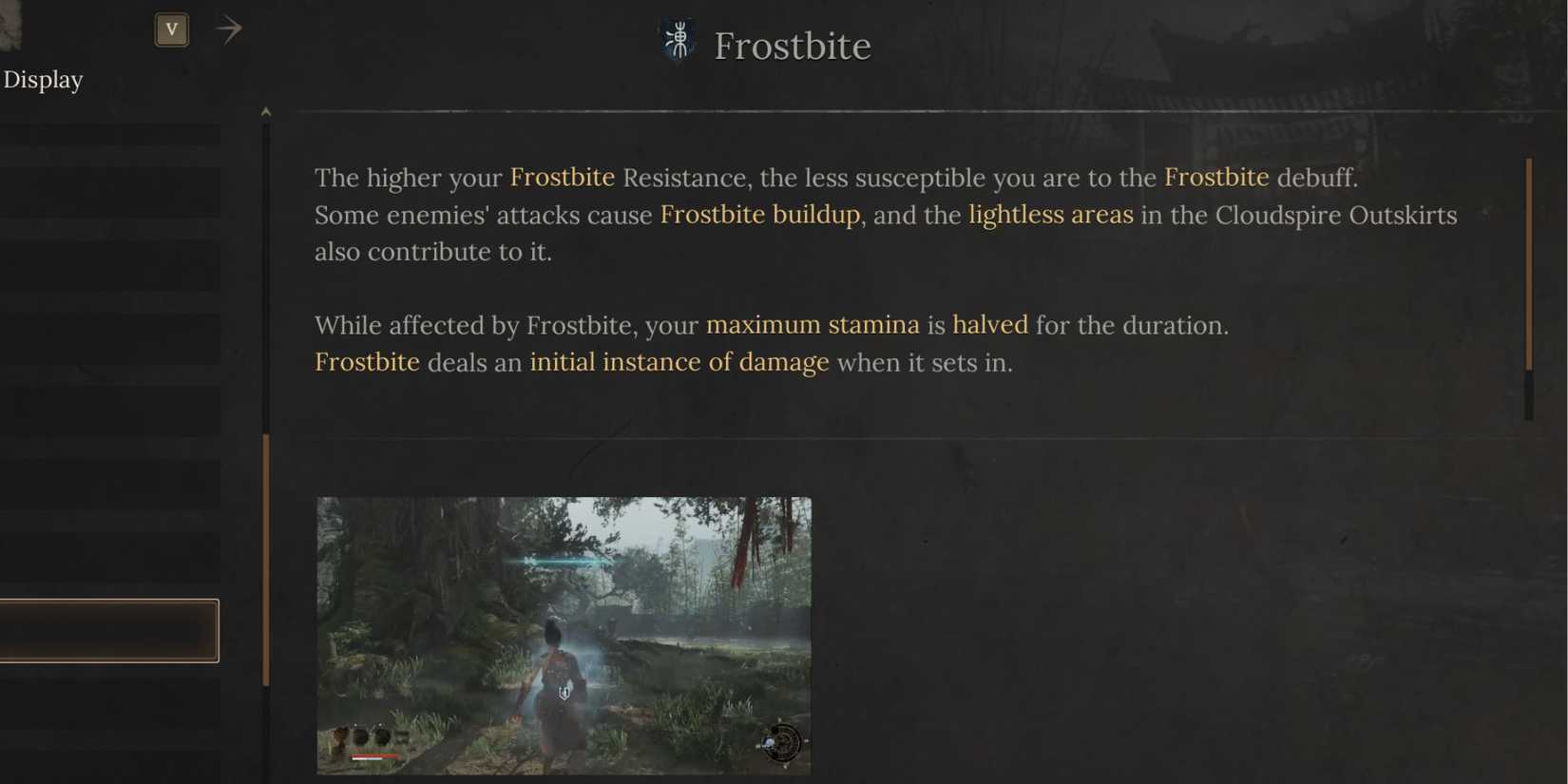Click the right arrow navigation icon
Image resolution: width=1568 pixels, height=784 pixels.
click(x=228, y=29)
